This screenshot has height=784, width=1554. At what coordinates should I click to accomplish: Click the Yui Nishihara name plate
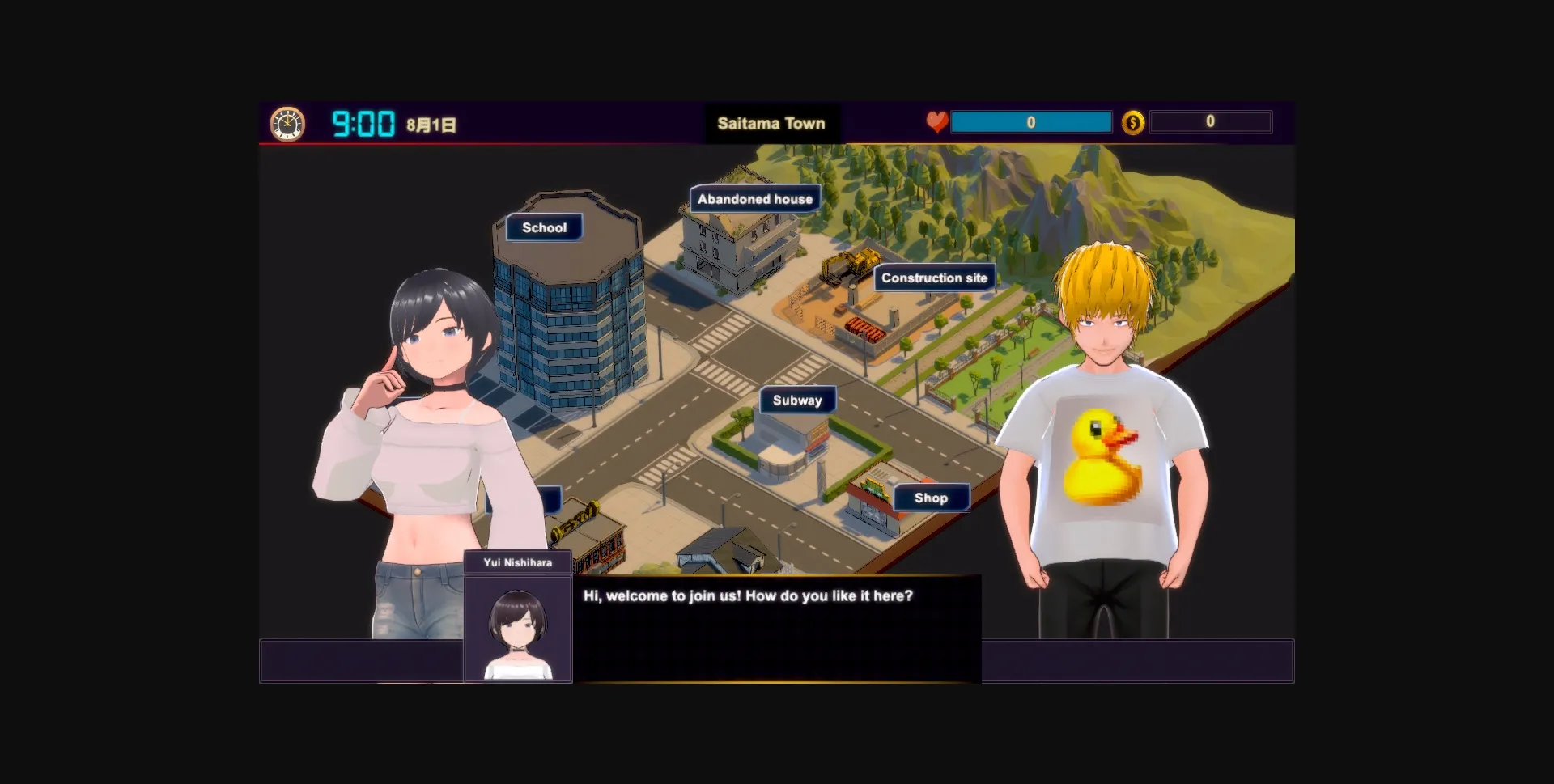518,563
